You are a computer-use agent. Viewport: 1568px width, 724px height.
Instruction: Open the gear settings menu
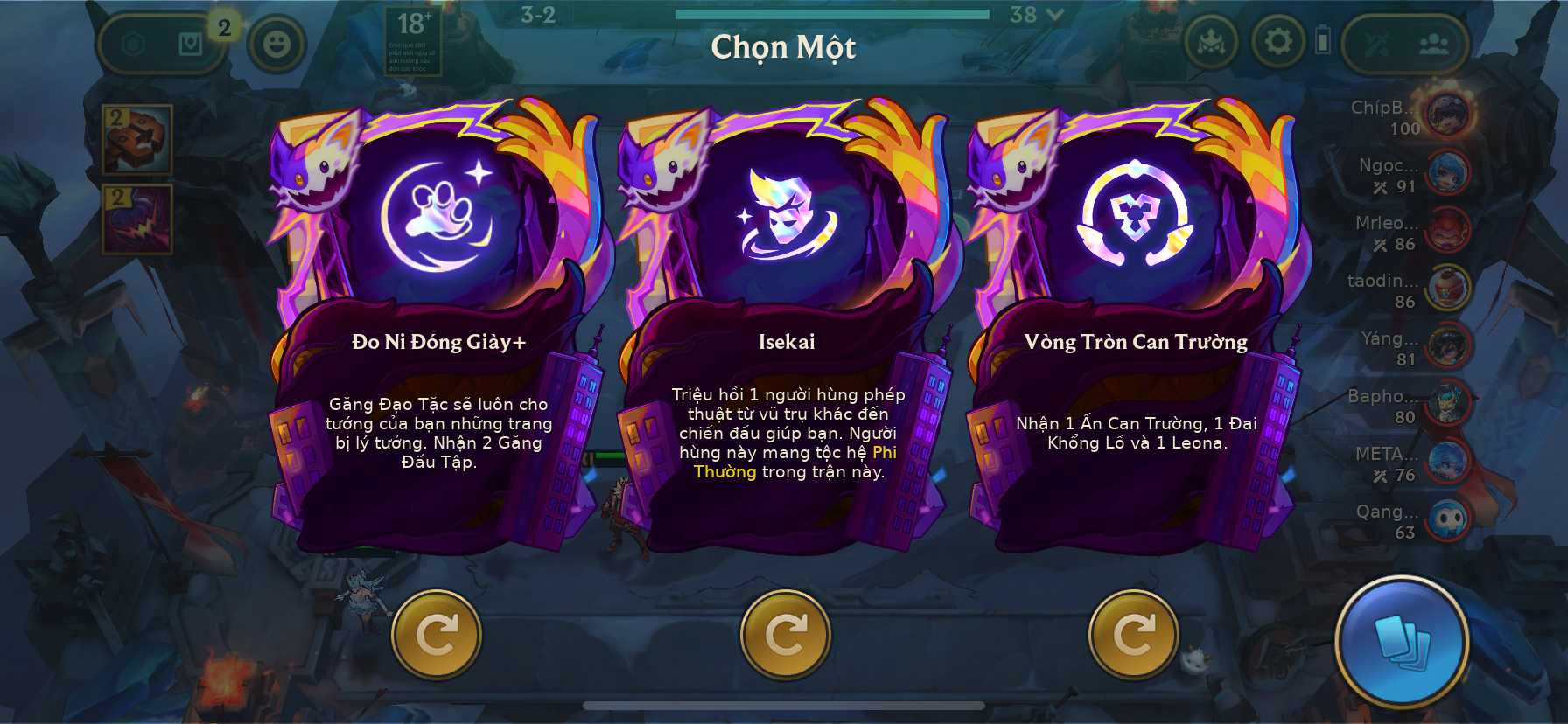[1277, 41]
